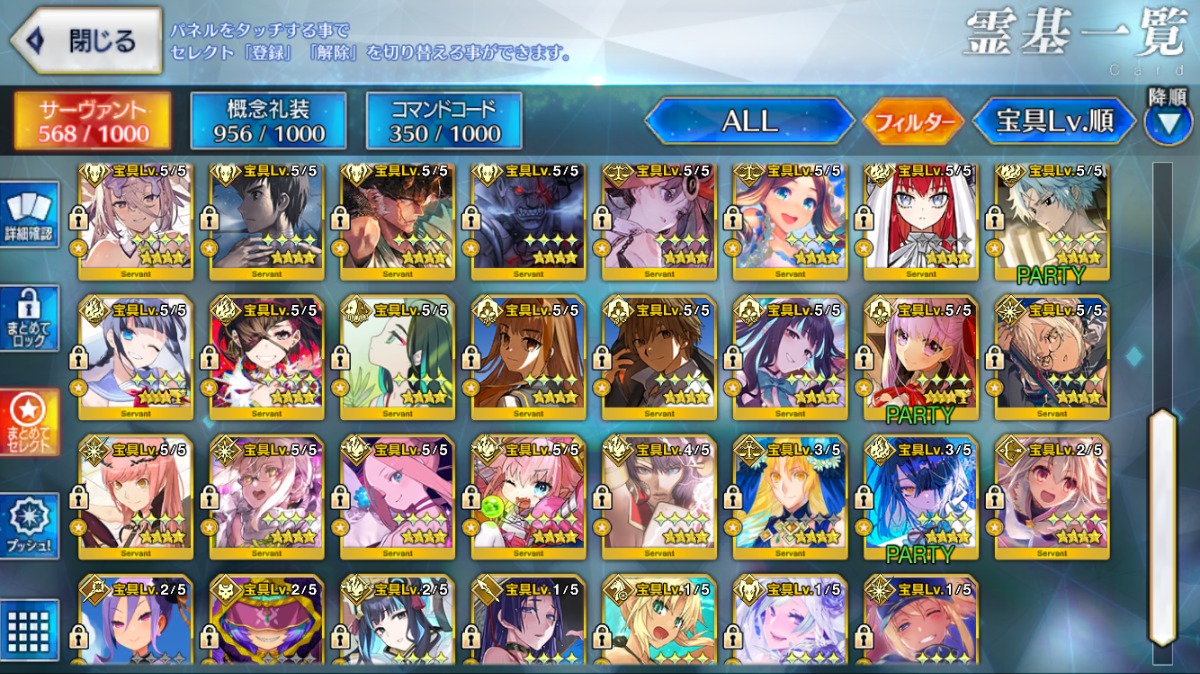1200x674 pixels.
Task: Choose the pink-haired servant with PARTY label
Action: (x=920, y=357)
